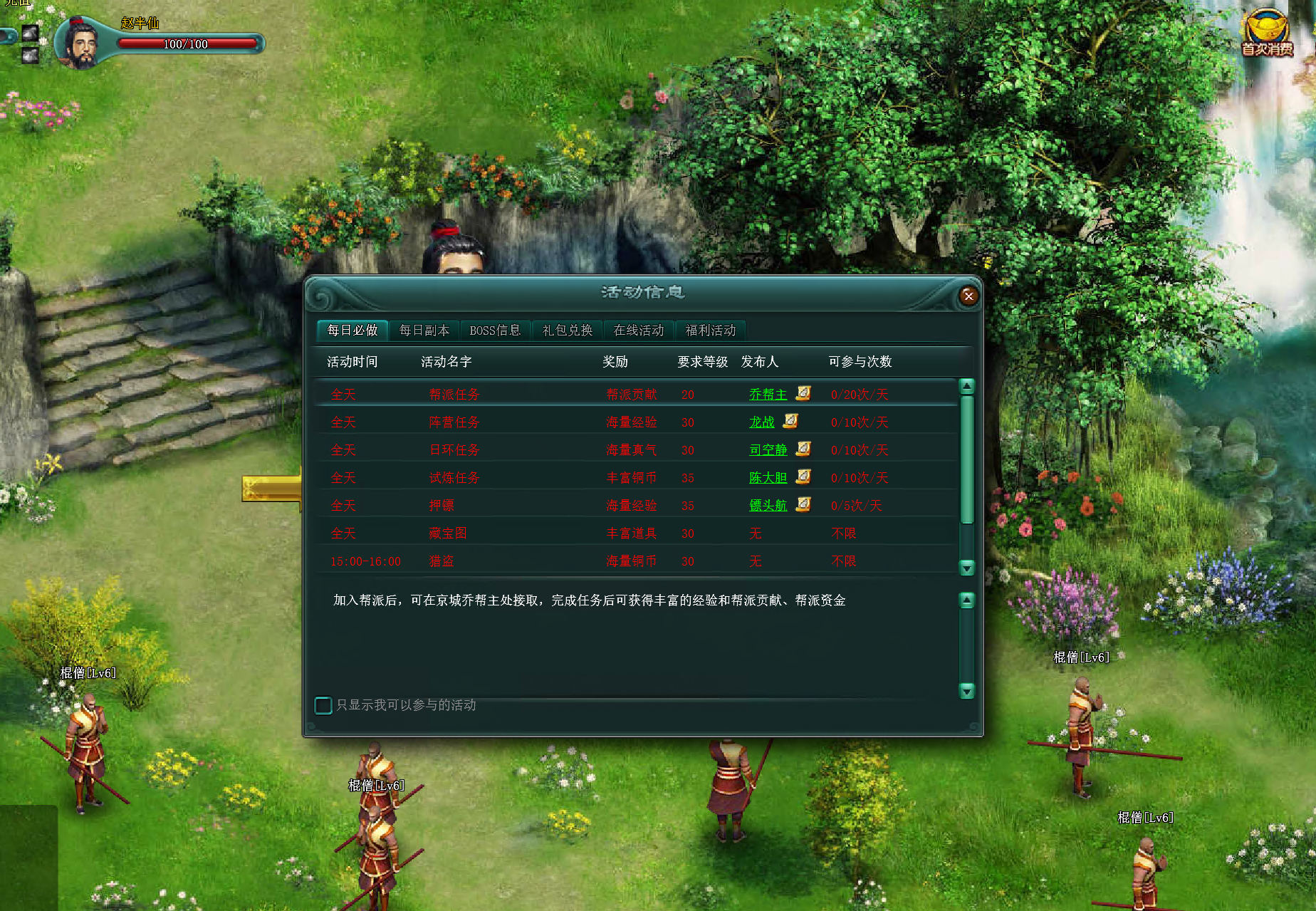This screenshot has width=1316, height=911.
Task: Click the 镖头航 NPC link
Action: coord(768,506)
